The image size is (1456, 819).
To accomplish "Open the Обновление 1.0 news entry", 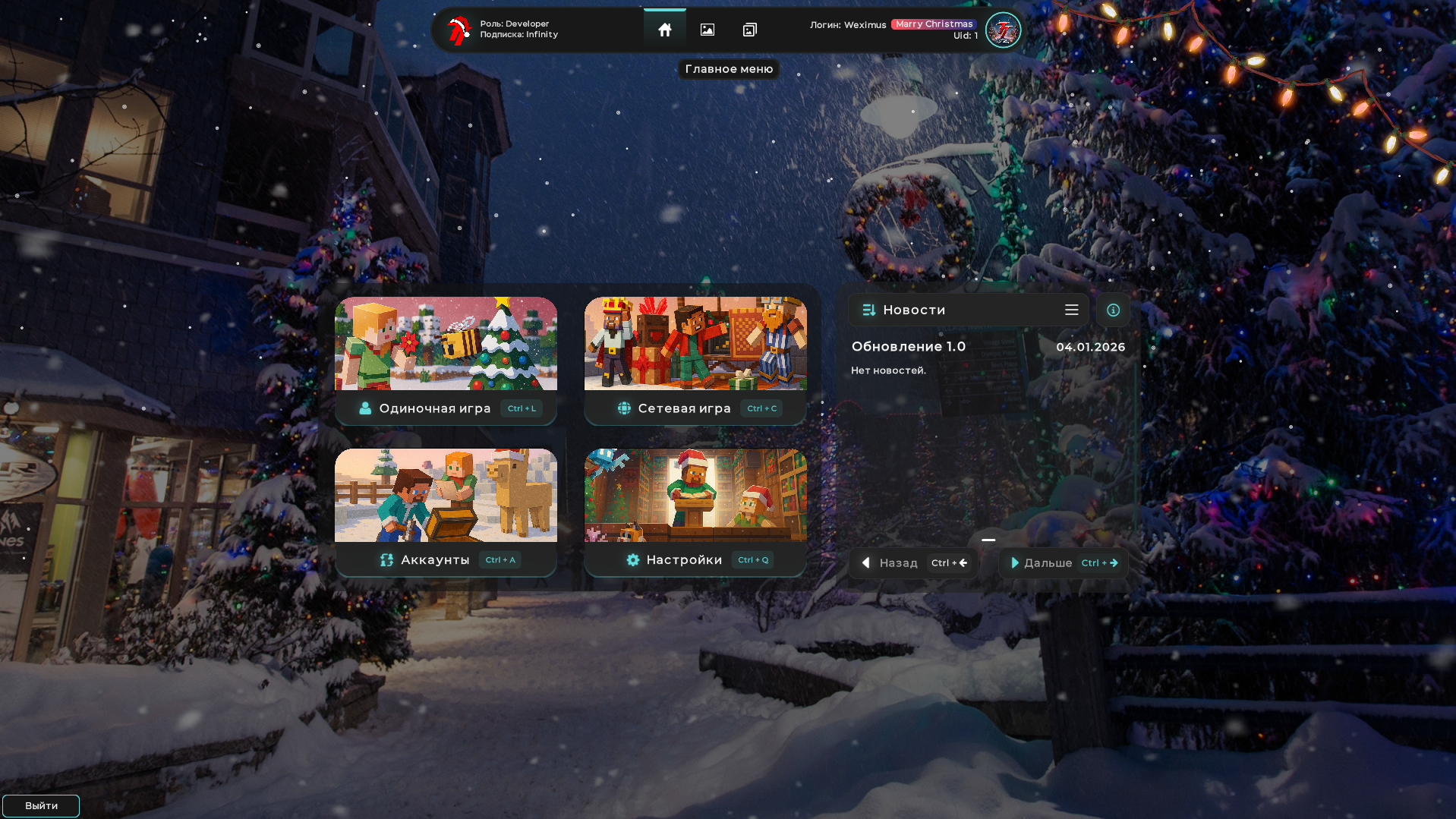I will pyautogui.click(x=910, y=345).
